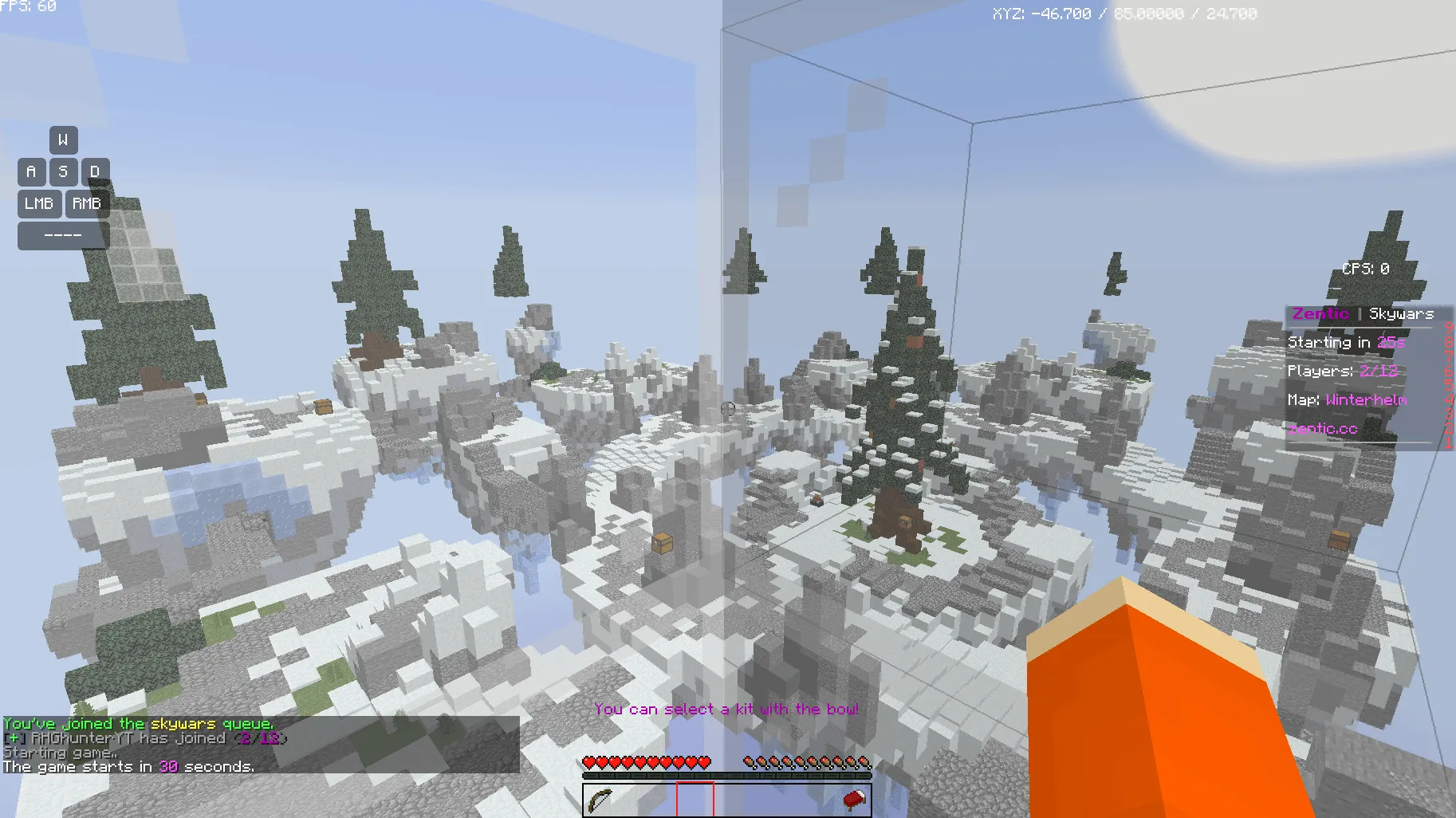
Task: Click the W key on the keystroke overlay
Action: click(64, 140)
